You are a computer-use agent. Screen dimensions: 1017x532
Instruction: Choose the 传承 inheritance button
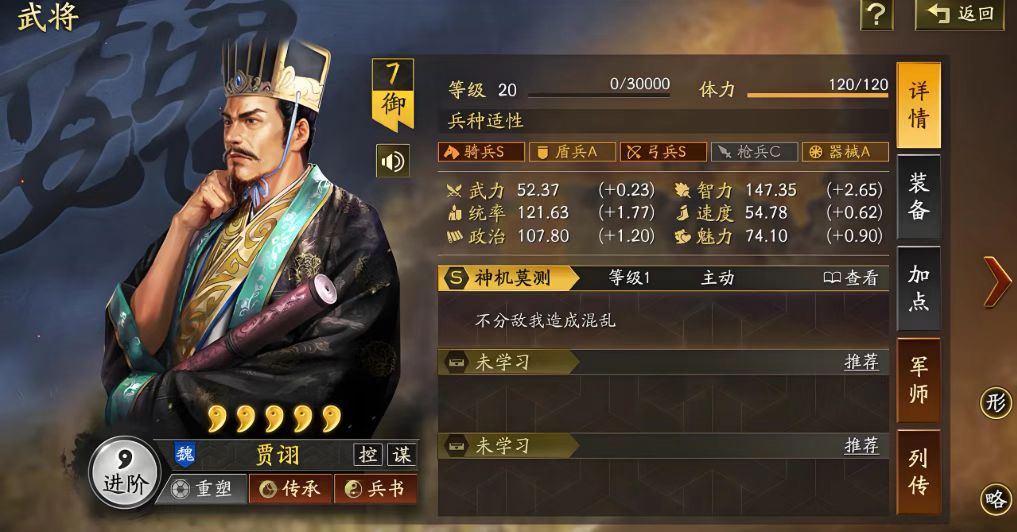(x=290, y=489)
